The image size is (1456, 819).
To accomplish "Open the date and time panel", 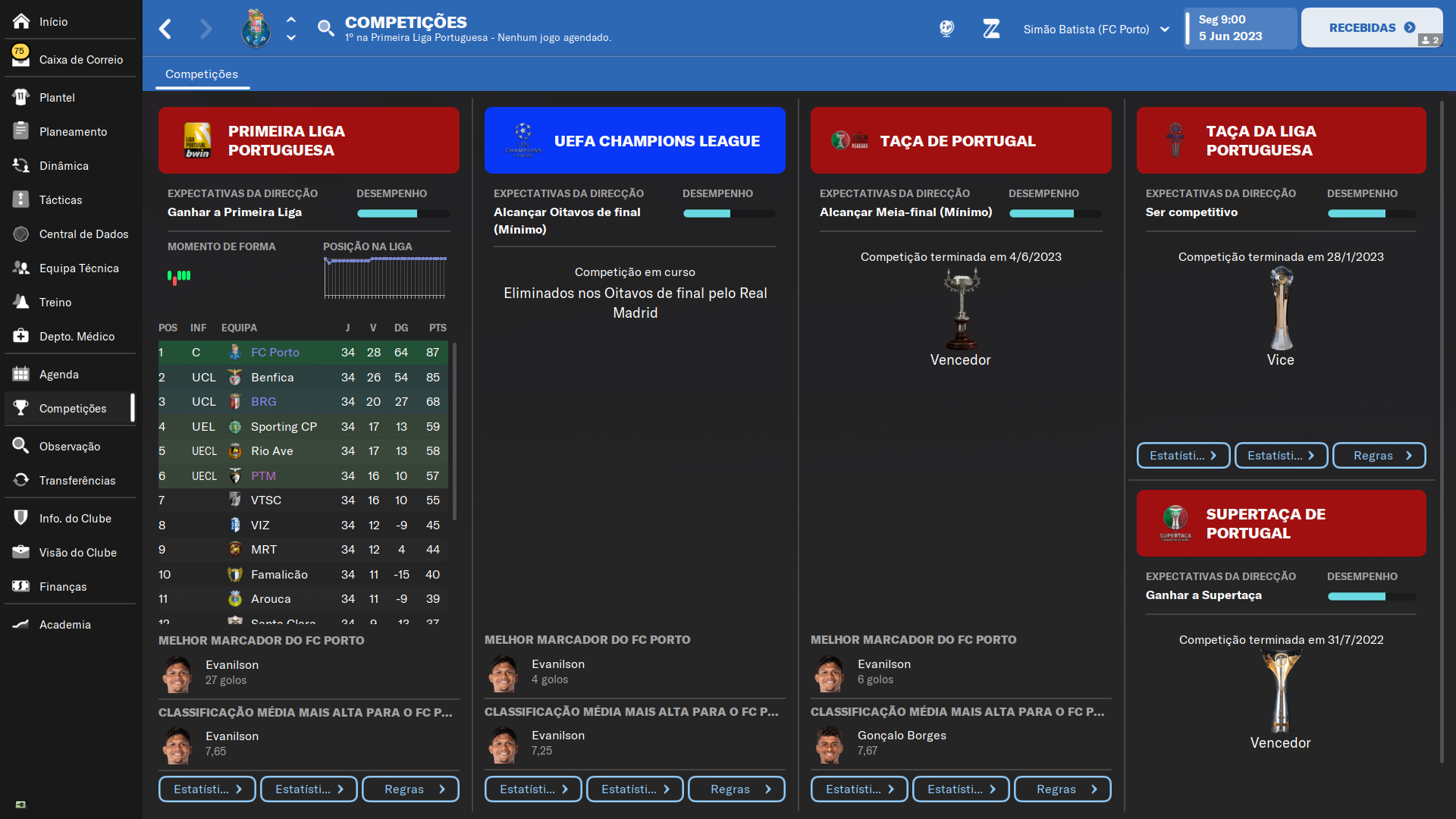I will 1241,29.
